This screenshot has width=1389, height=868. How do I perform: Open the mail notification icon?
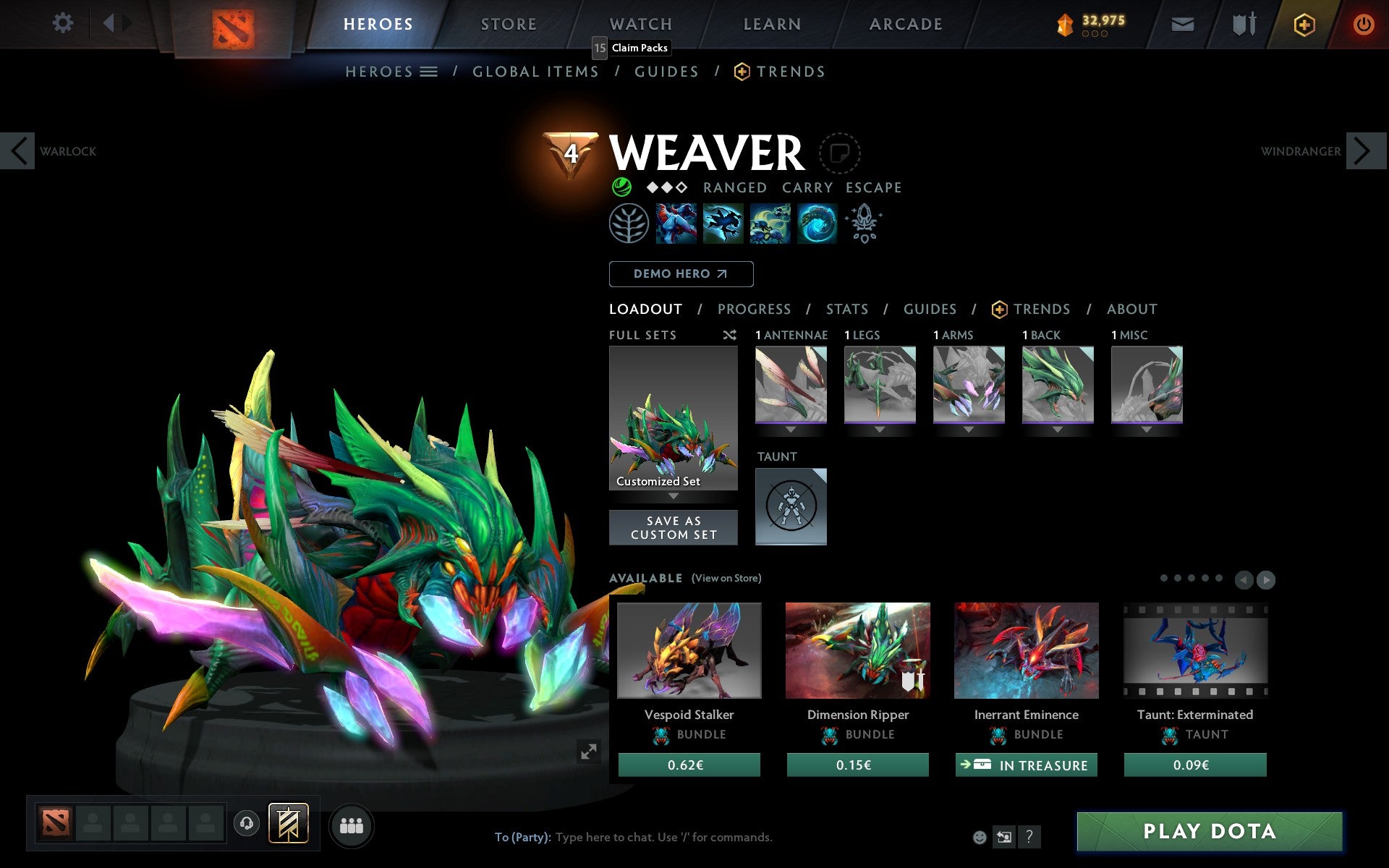1182,23
